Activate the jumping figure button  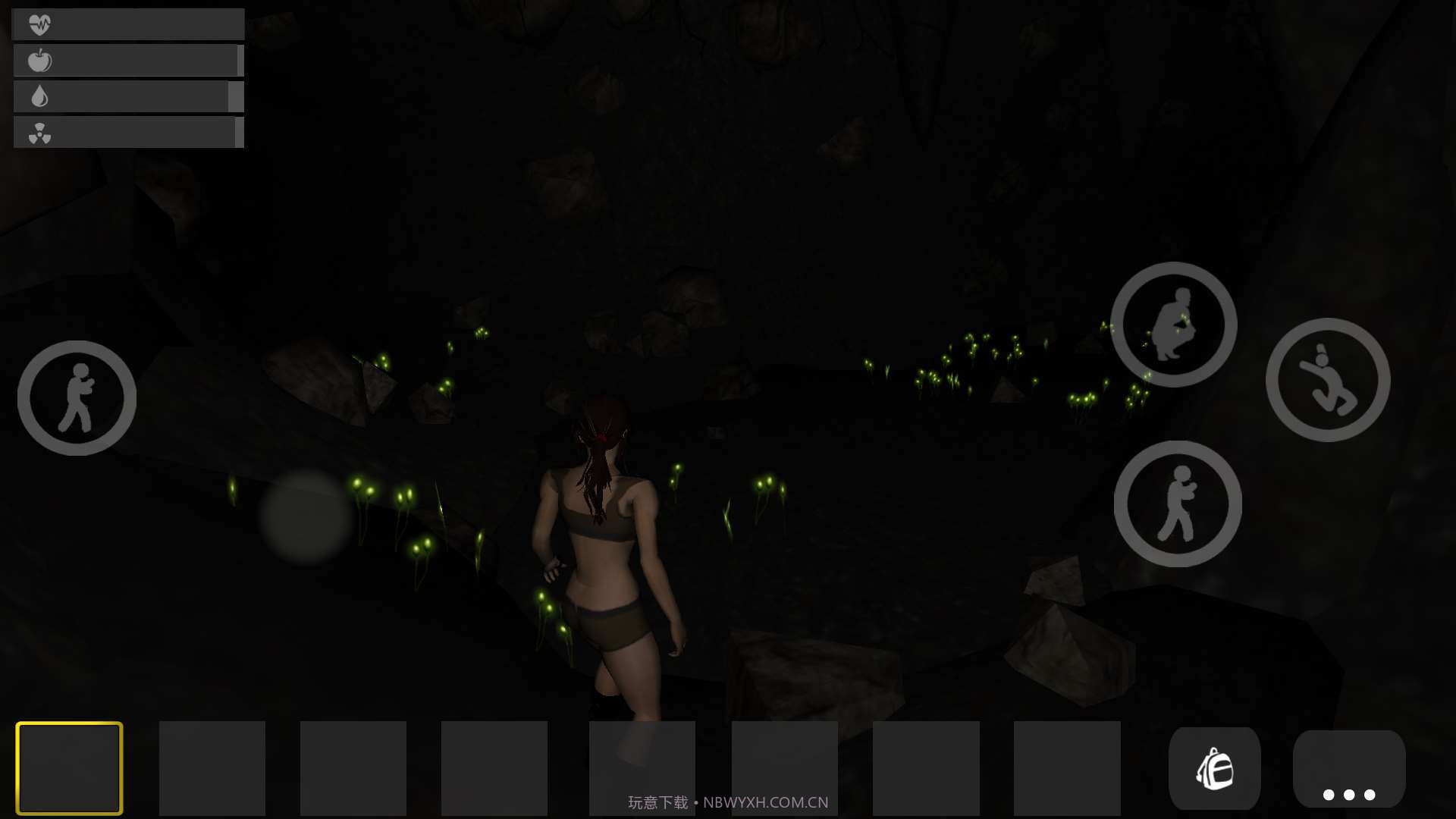pos(1327,380)
